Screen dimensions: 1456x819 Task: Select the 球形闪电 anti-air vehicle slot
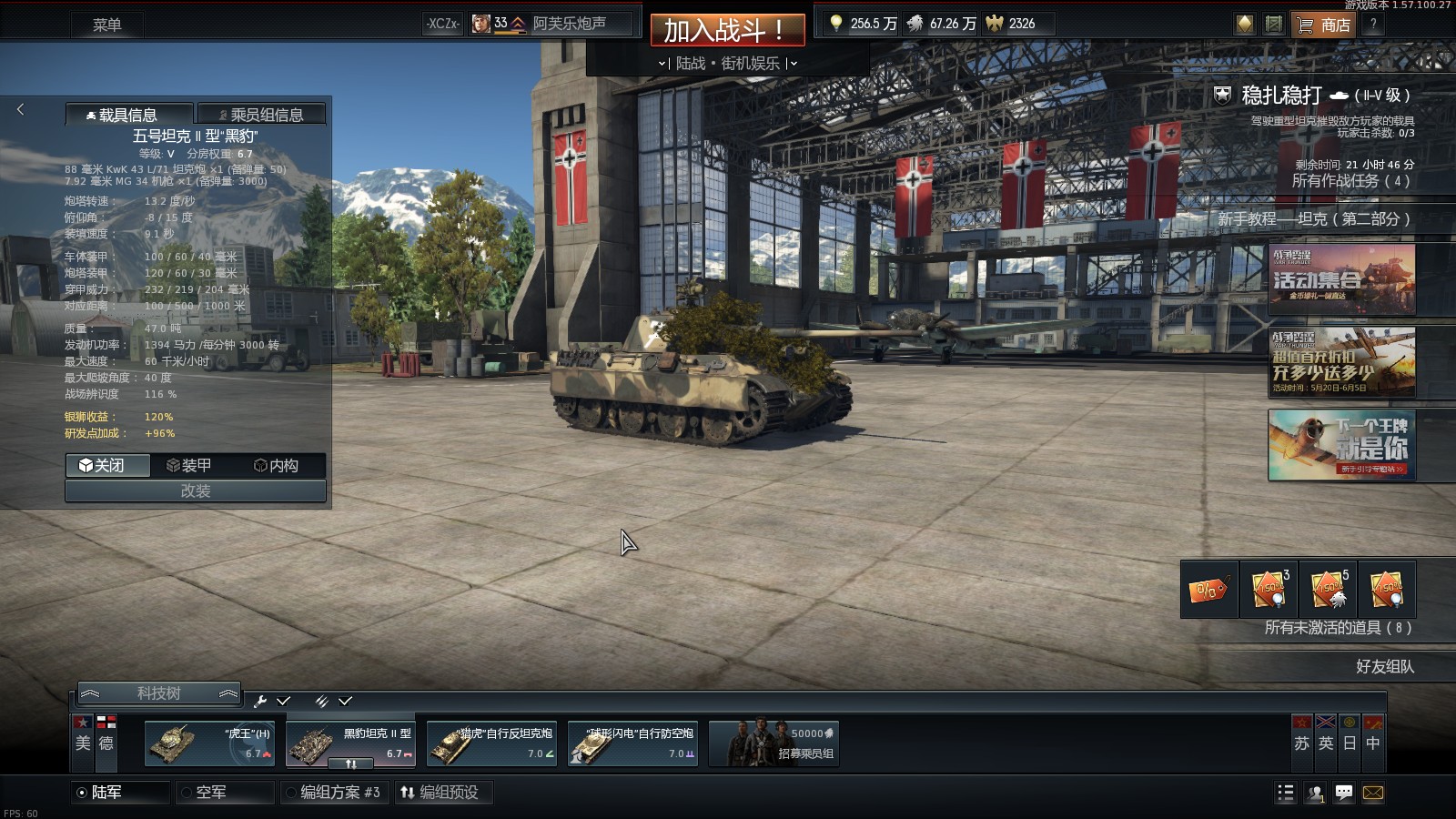coord(632,743)
